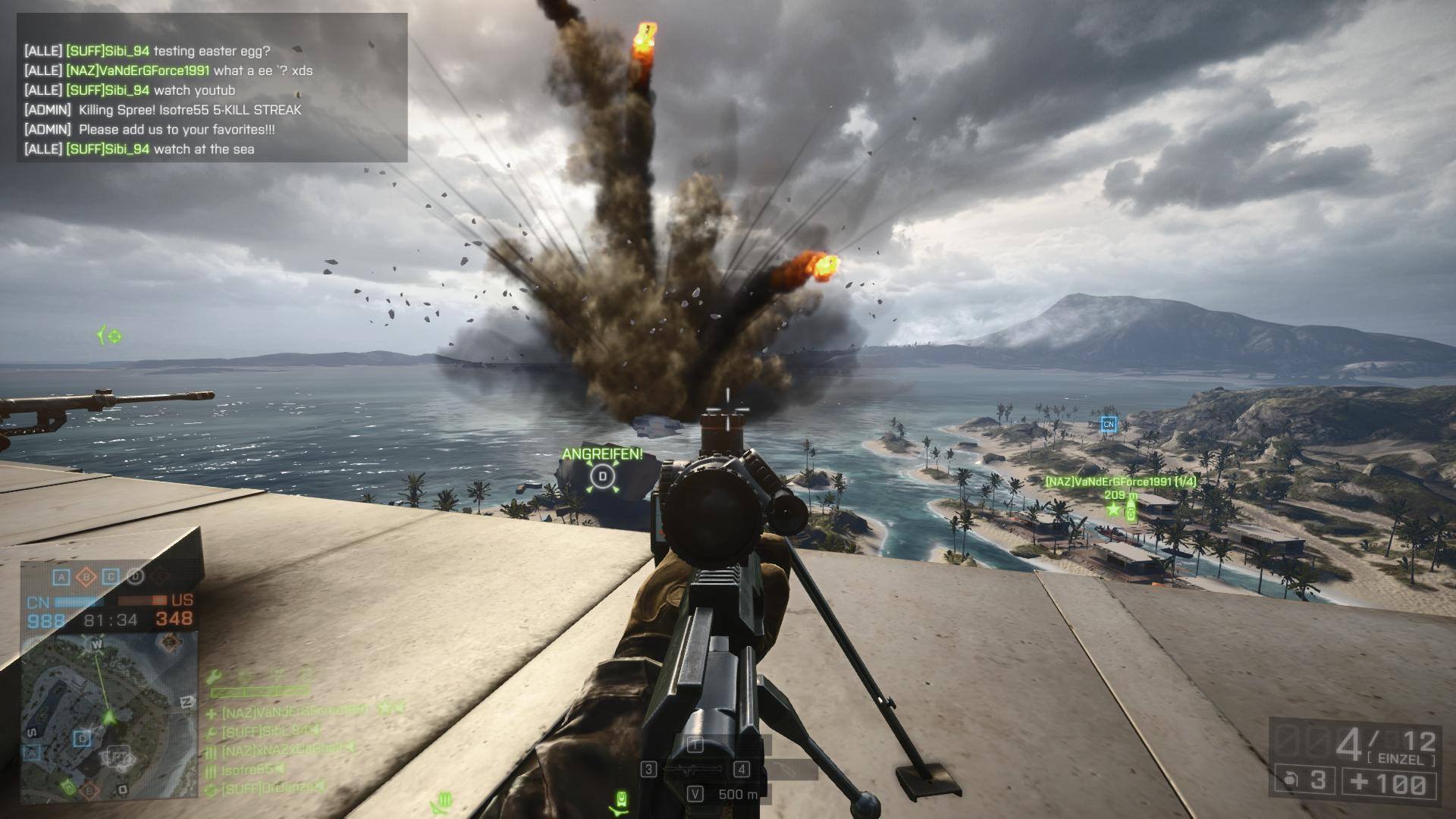The height and width of the screenshot is (819, 1456).
Task: Select flag C in the flag status row
Action: [111, 577]
